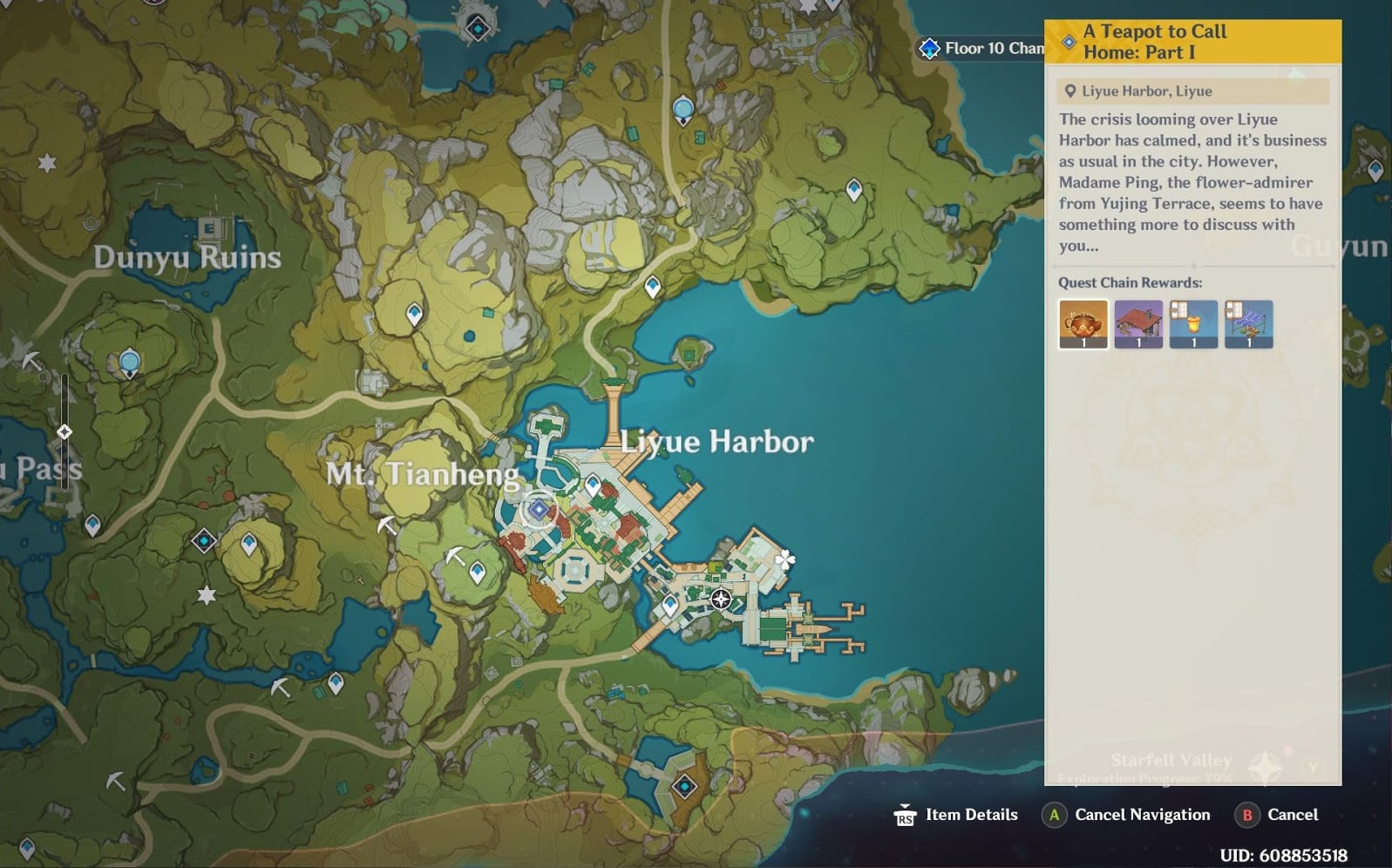Select the star pin left of Dunyu Ruins

pos(47,163)
